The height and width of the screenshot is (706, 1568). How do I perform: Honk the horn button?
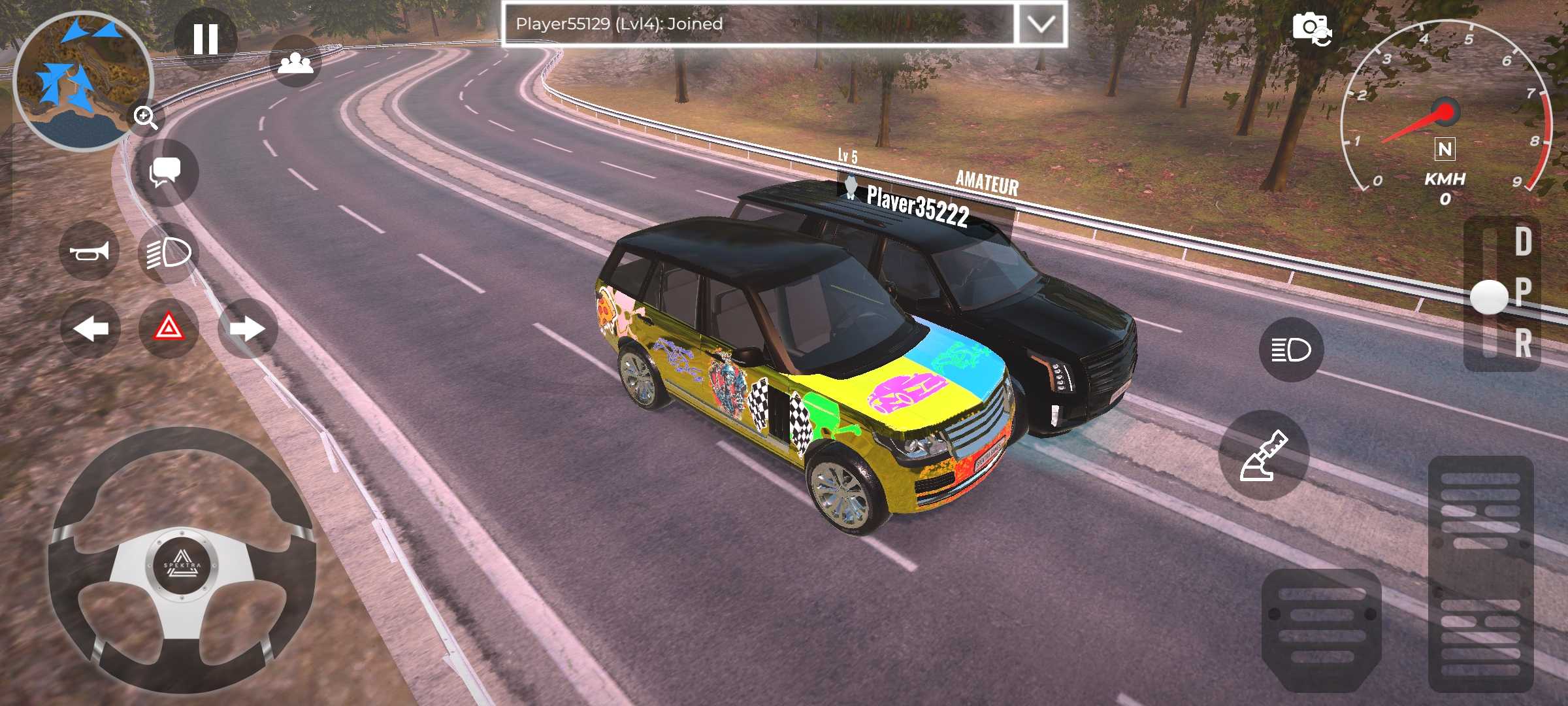pyautogui.click(x=90, y=251)
